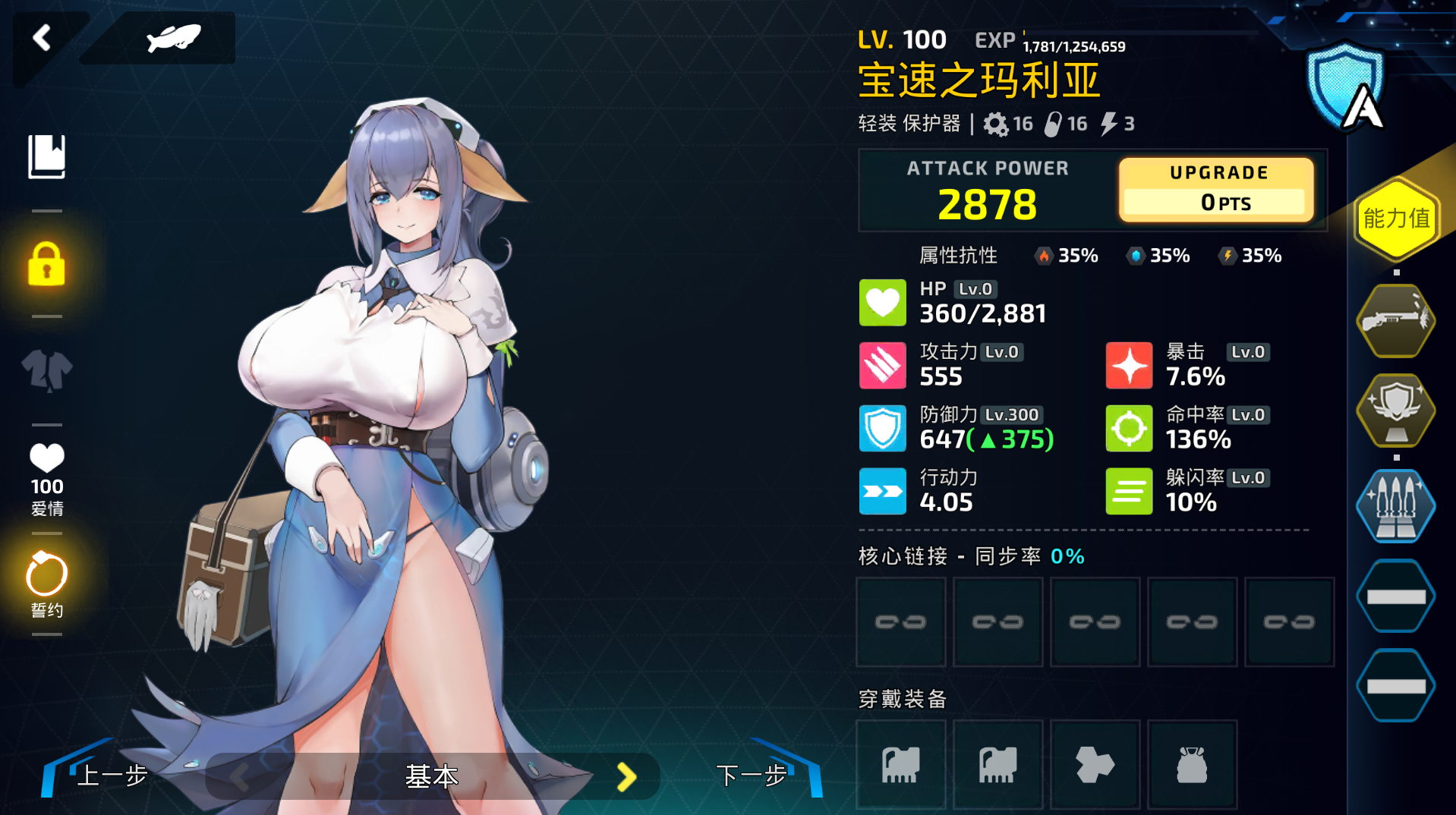The image size is (1456, 815).
Task: Open the book journal icon
Action: click(46, 157)
